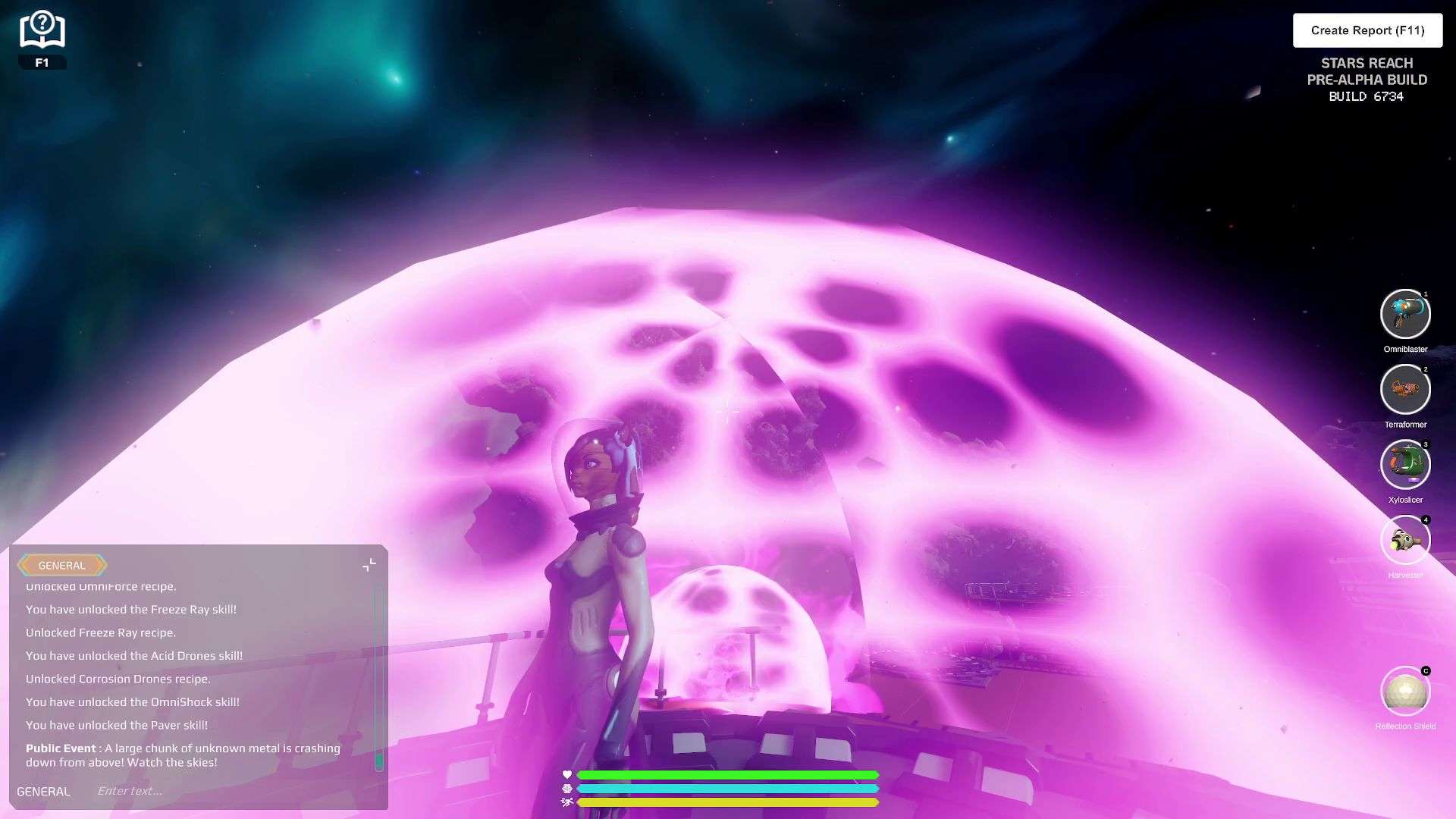
Task: Click the left chevron beside GENERAL tab
Action: tap(25, 566)
